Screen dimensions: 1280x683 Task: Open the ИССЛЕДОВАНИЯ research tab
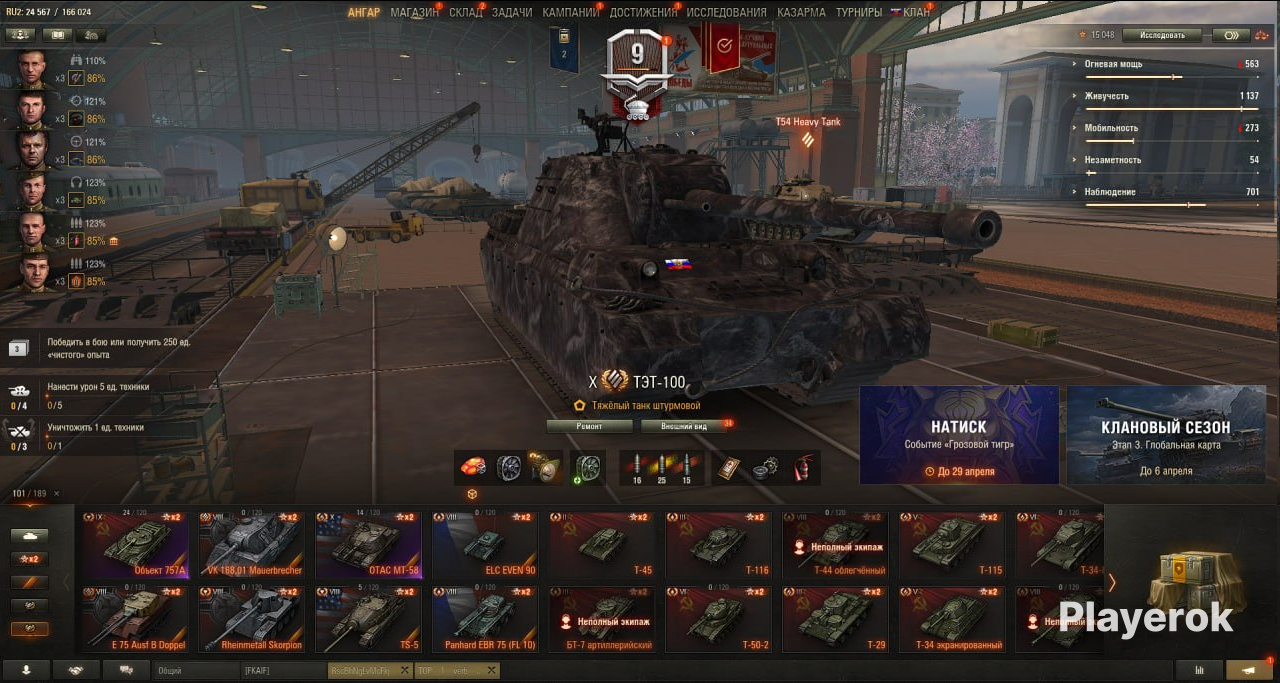pos(726,13)
